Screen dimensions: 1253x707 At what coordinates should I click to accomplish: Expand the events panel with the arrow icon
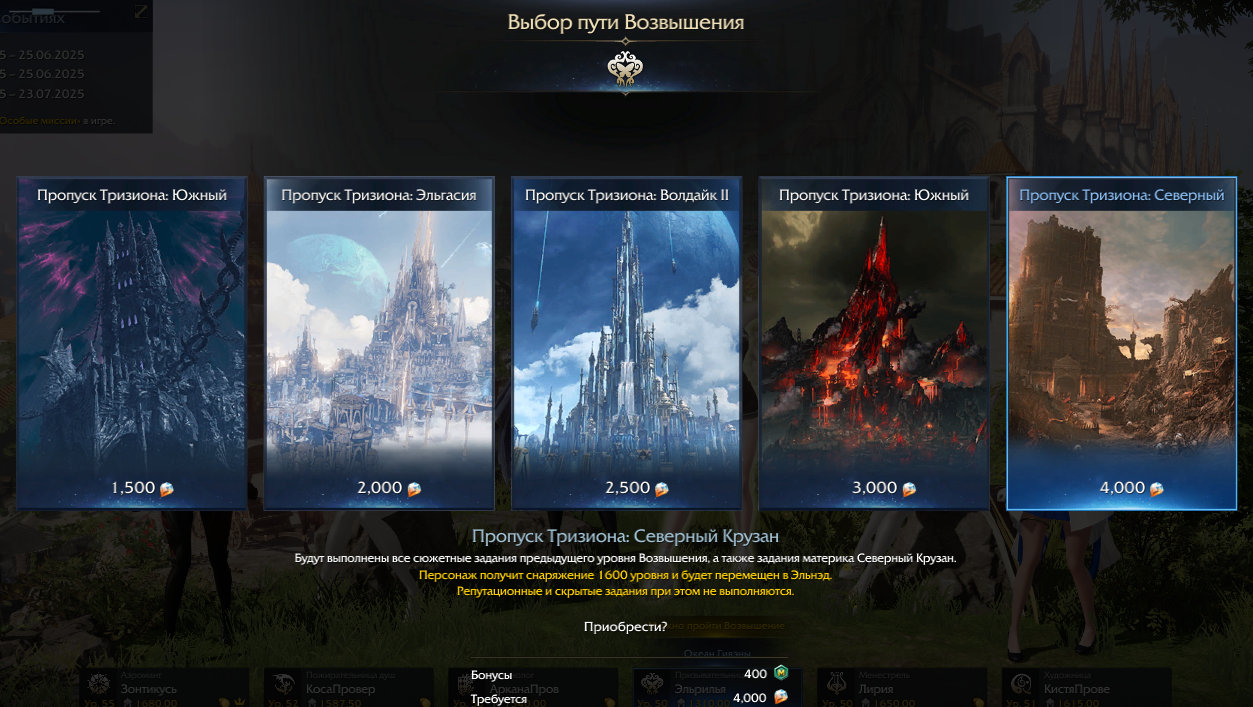point(141,11)
